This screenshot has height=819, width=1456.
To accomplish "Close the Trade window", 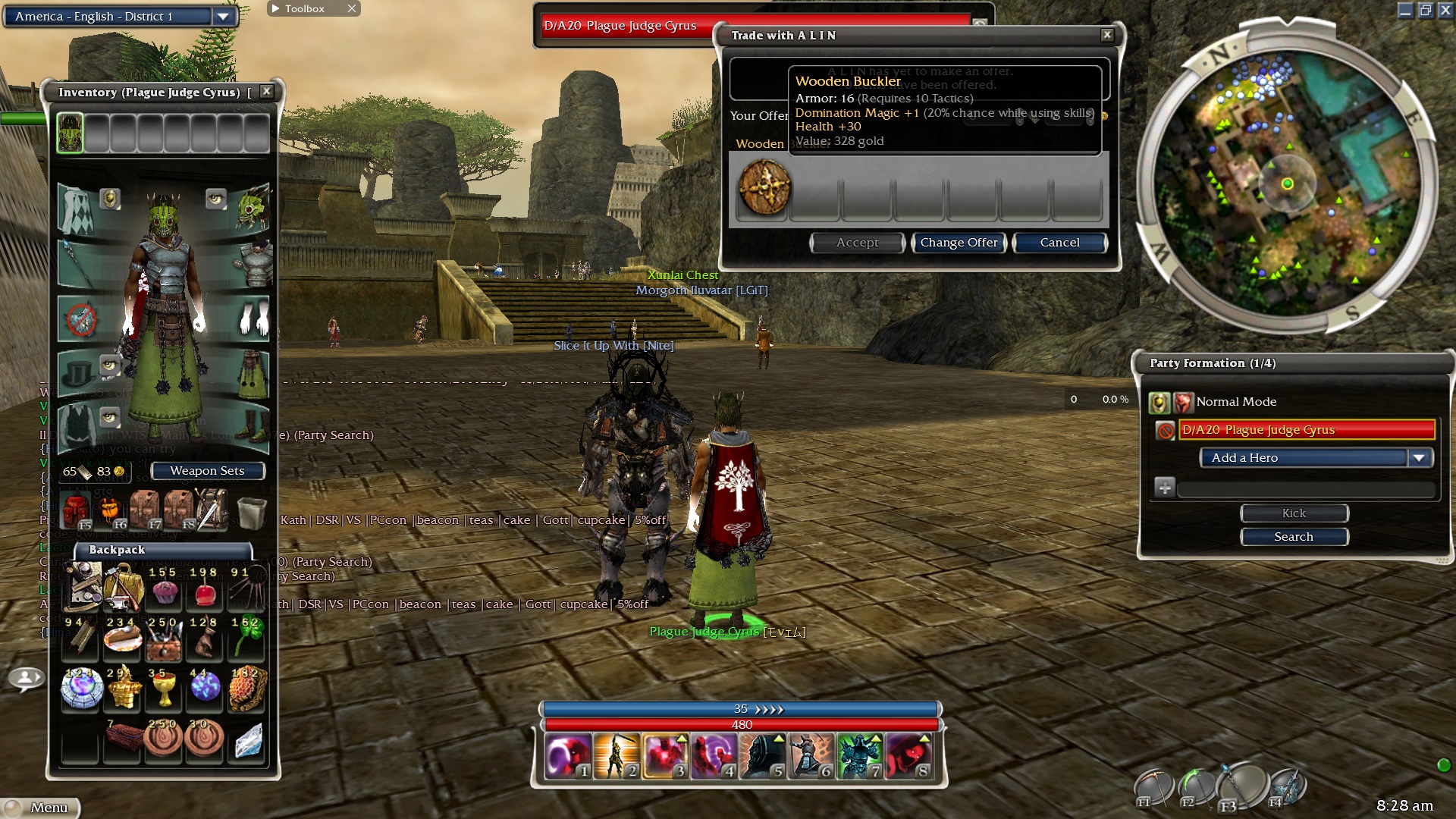I will [1107, 35].
